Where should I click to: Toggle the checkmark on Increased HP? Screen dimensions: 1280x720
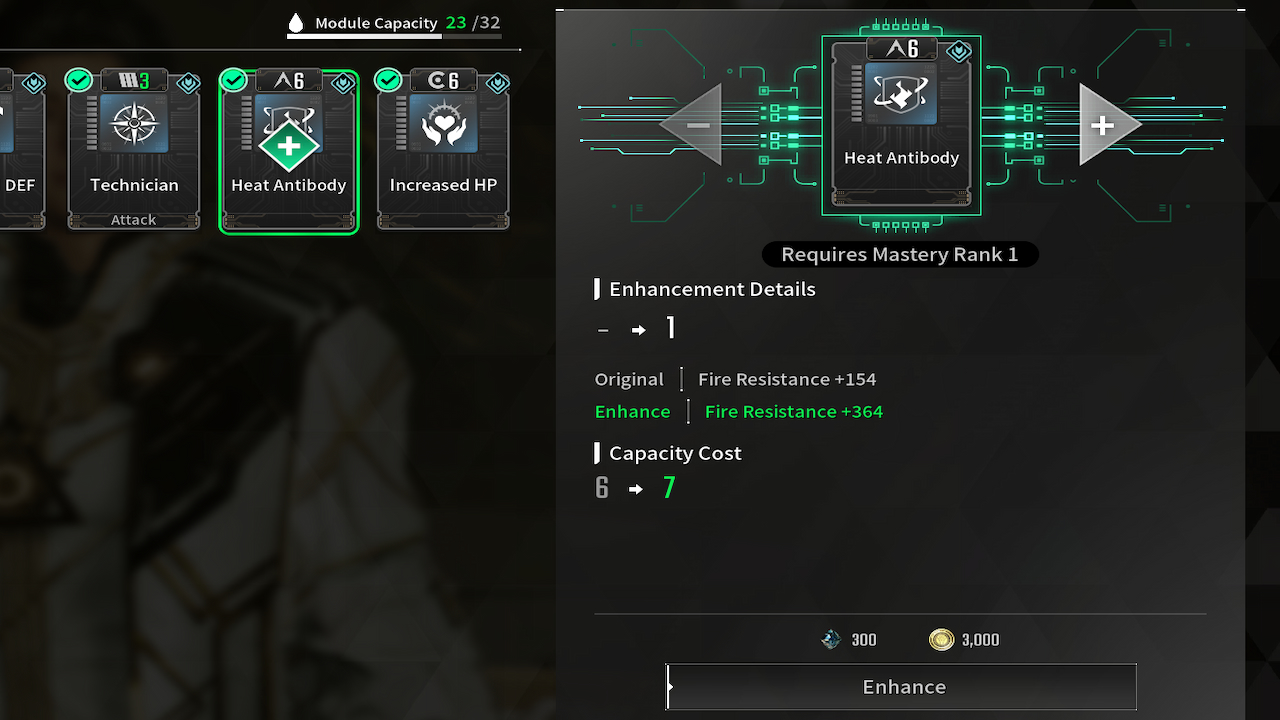[x=388, y=79]
